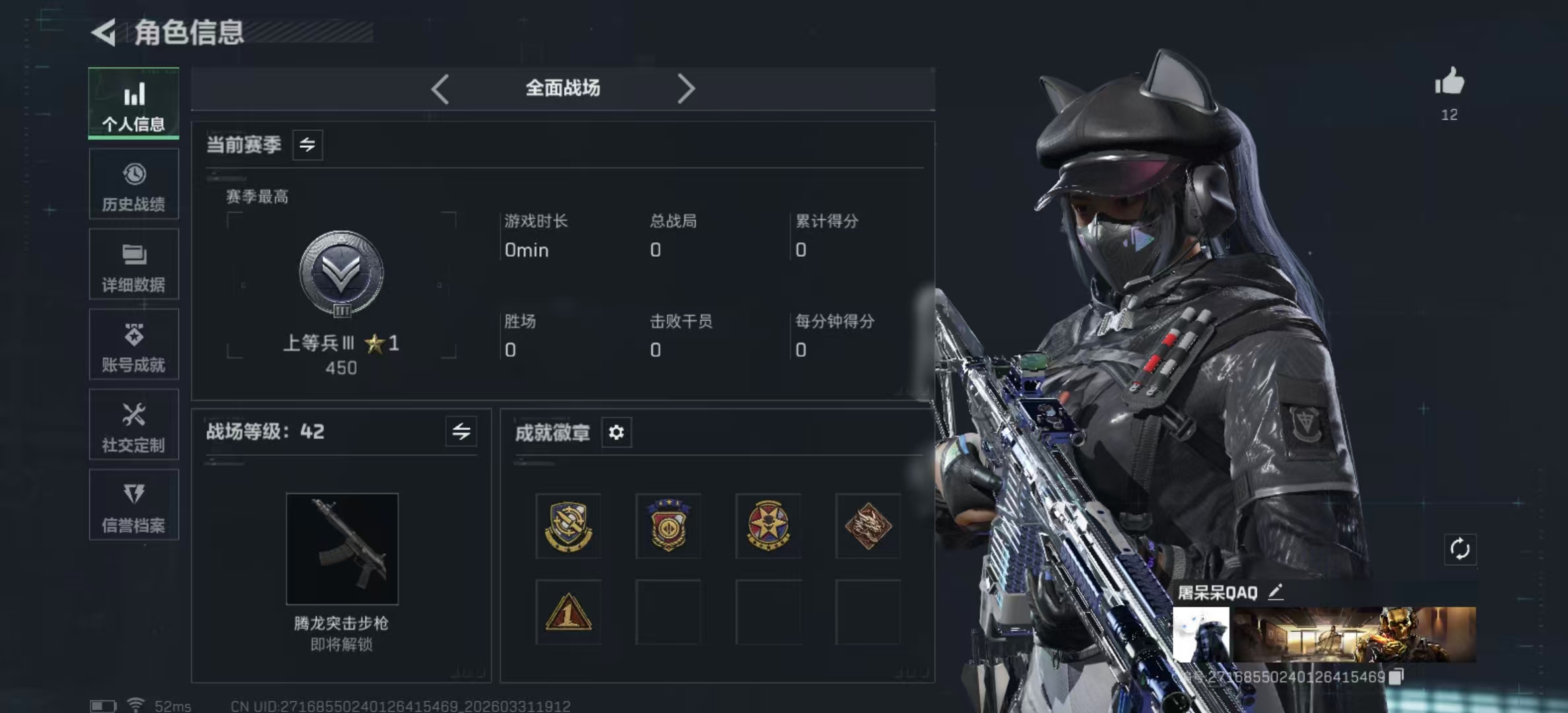Screen dimensions: 1568x713
Task: Open the 账号成就 account achievements panel
Action: (134, 345)
